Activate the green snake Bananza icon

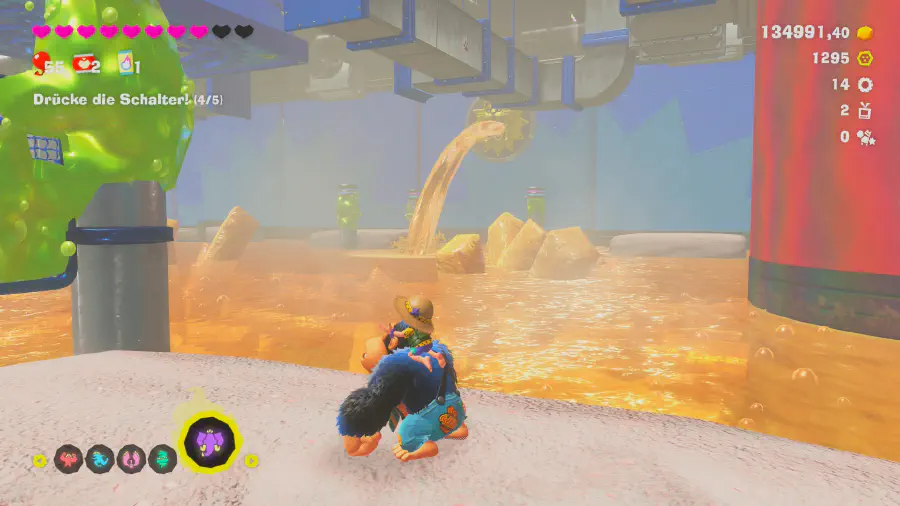coord(162,459)
